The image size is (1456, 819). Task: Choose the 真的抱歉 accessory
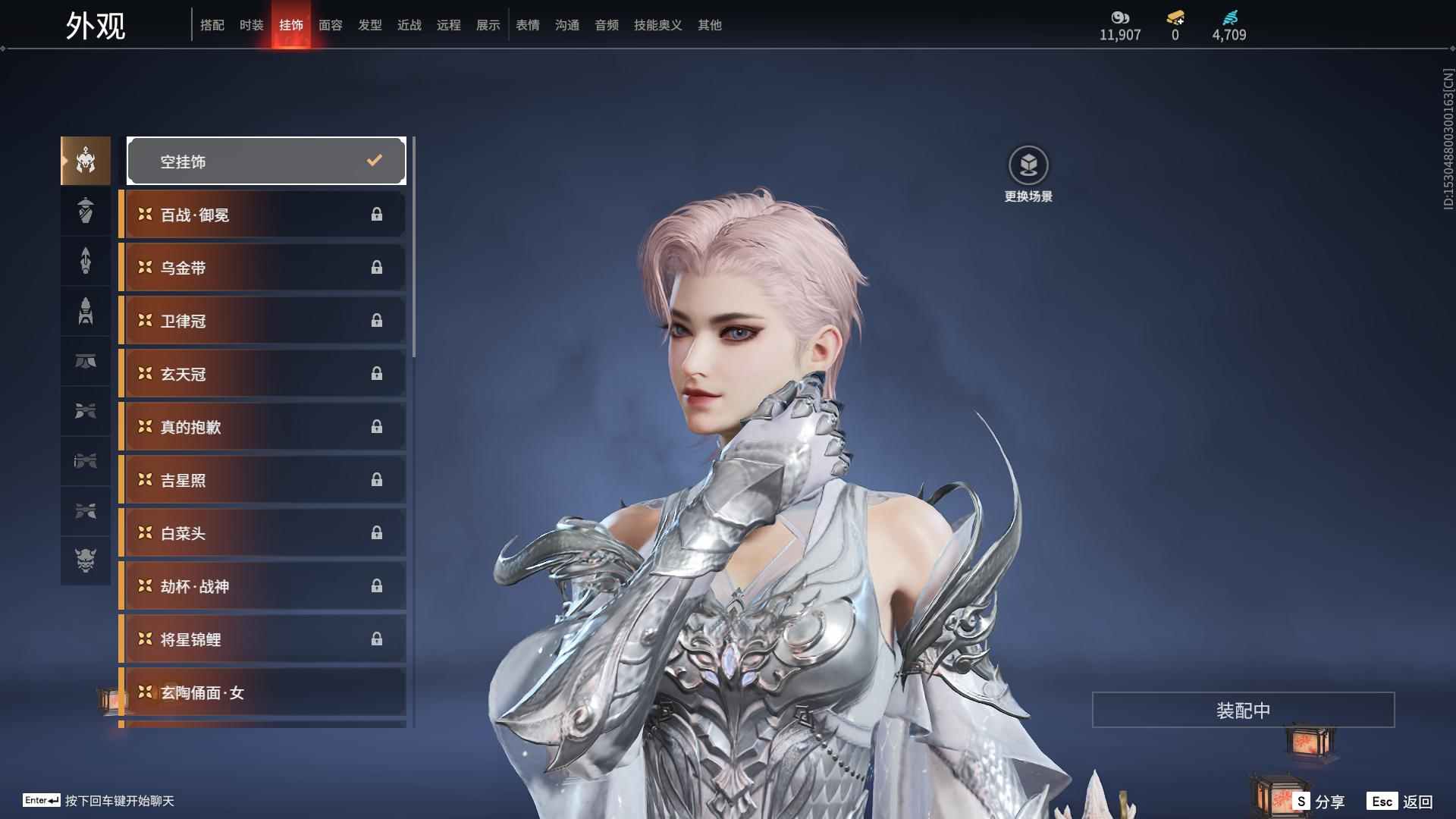pos(263,427)
